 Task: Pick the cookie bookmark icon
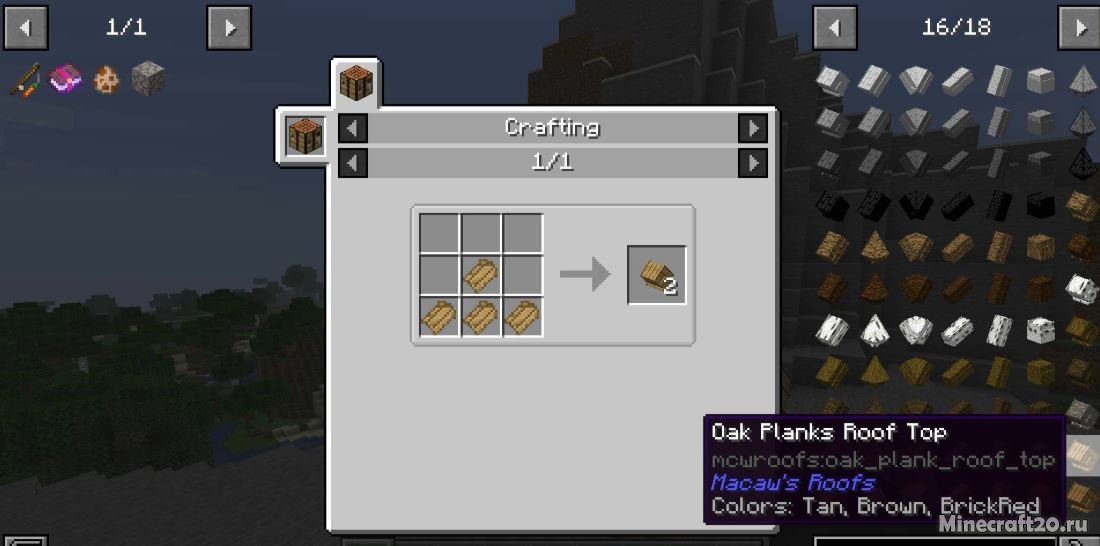(106, 79)
